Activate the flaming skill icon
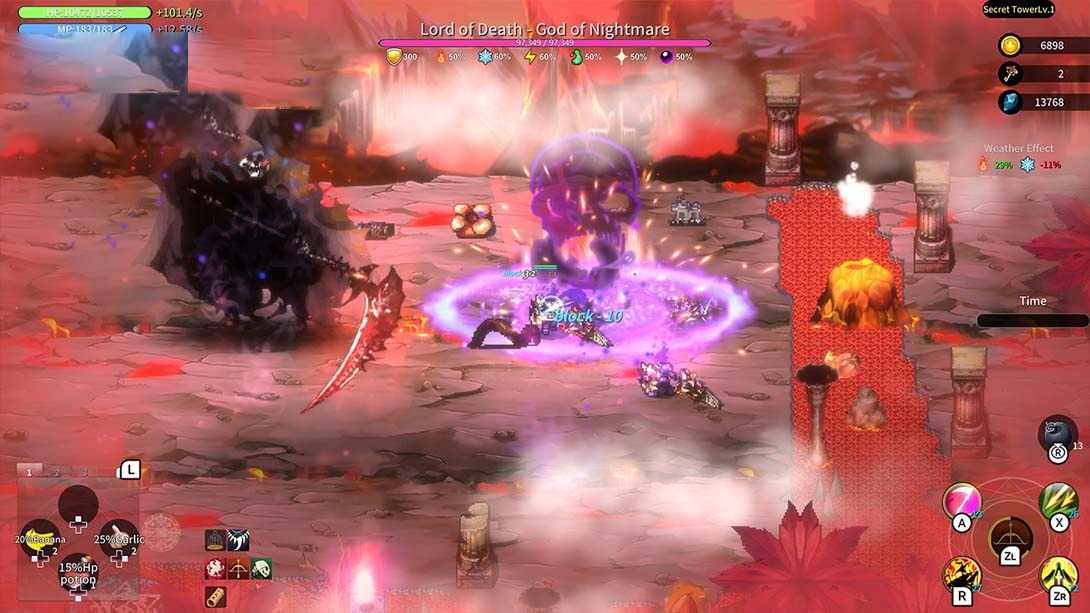Viewport: 1090px width, 613px height. [x=962, y=576]
